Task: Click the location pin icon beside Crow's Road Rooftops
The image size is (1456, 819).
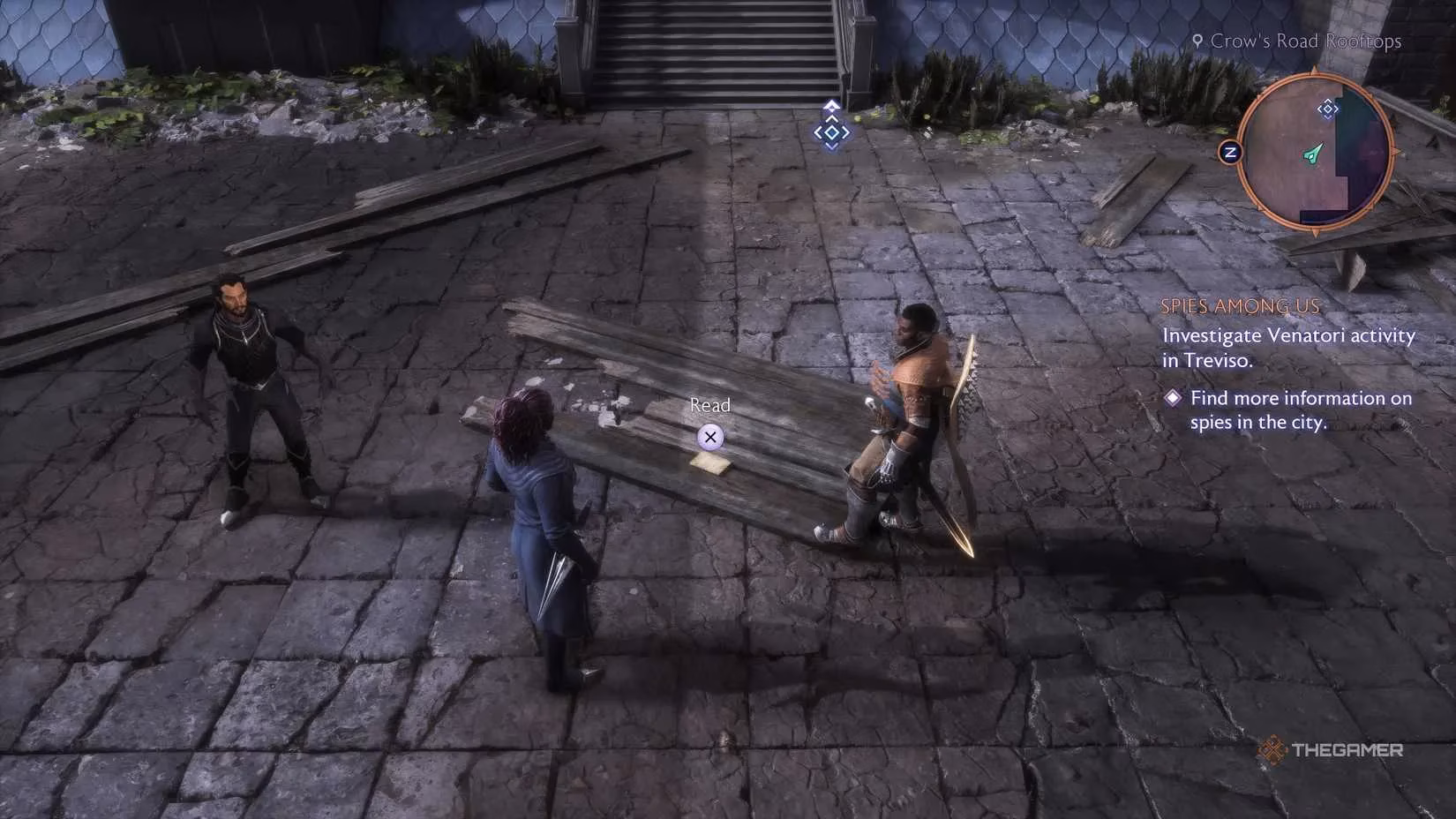Action: point(1197,41)
